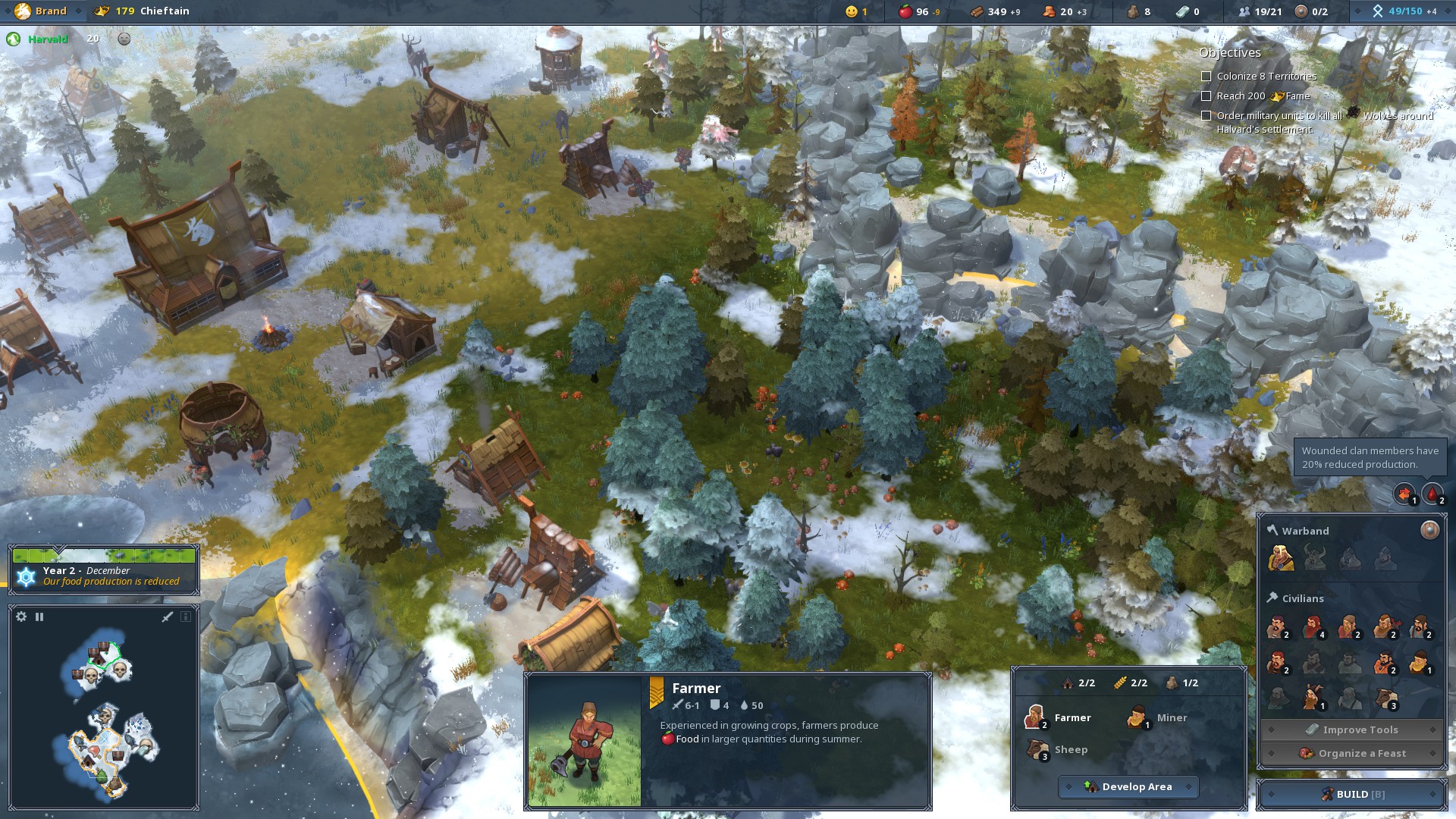Click the round shield icon beside Warband
Image resolution: width=1456 pixels, height=819 pixels.
pyautogui.click(x=1429, y=530)
